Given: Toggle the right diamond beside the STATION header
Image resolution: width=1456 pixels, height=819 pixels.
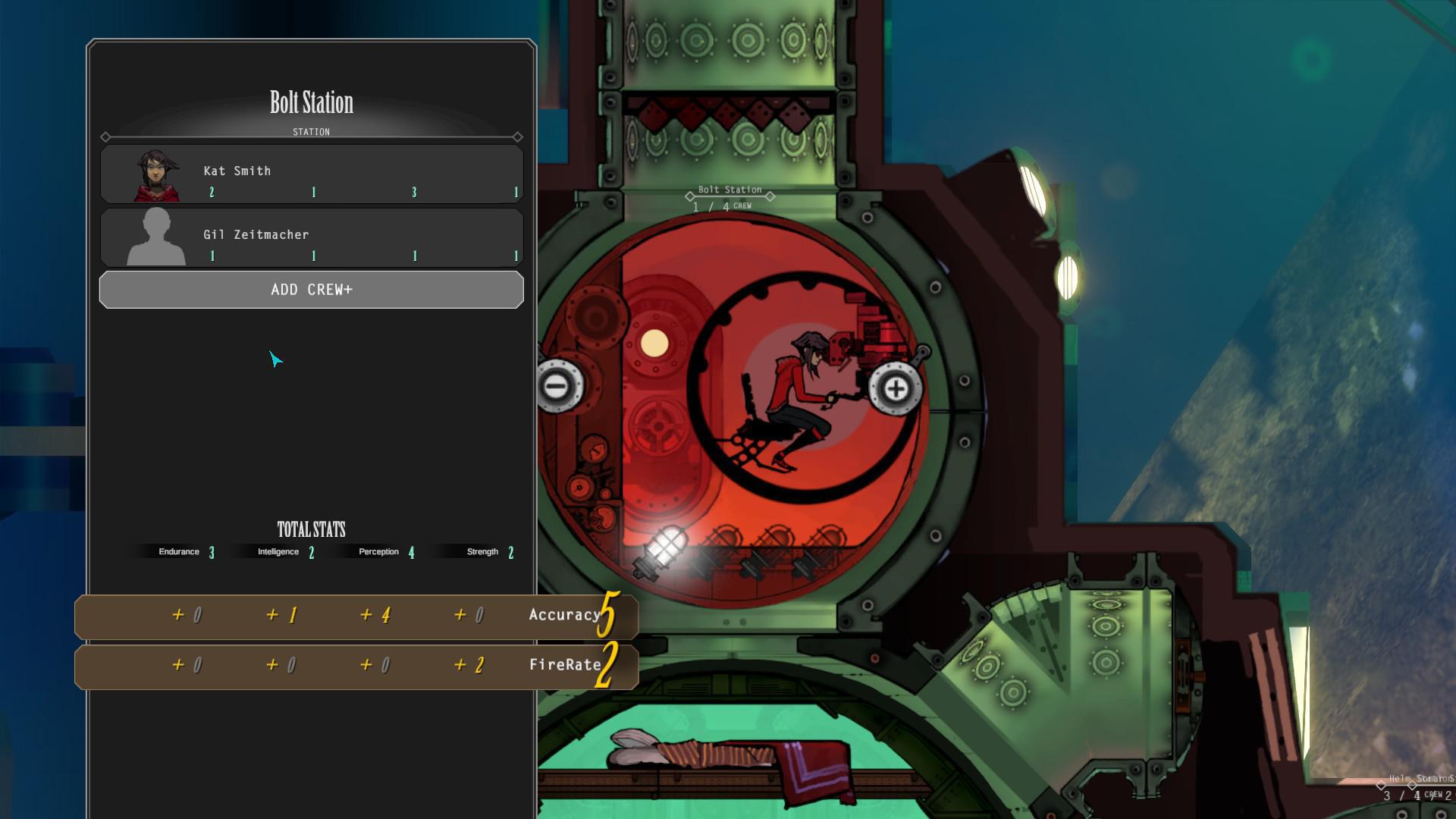Looking at the screenshot, I should point(517,137).
